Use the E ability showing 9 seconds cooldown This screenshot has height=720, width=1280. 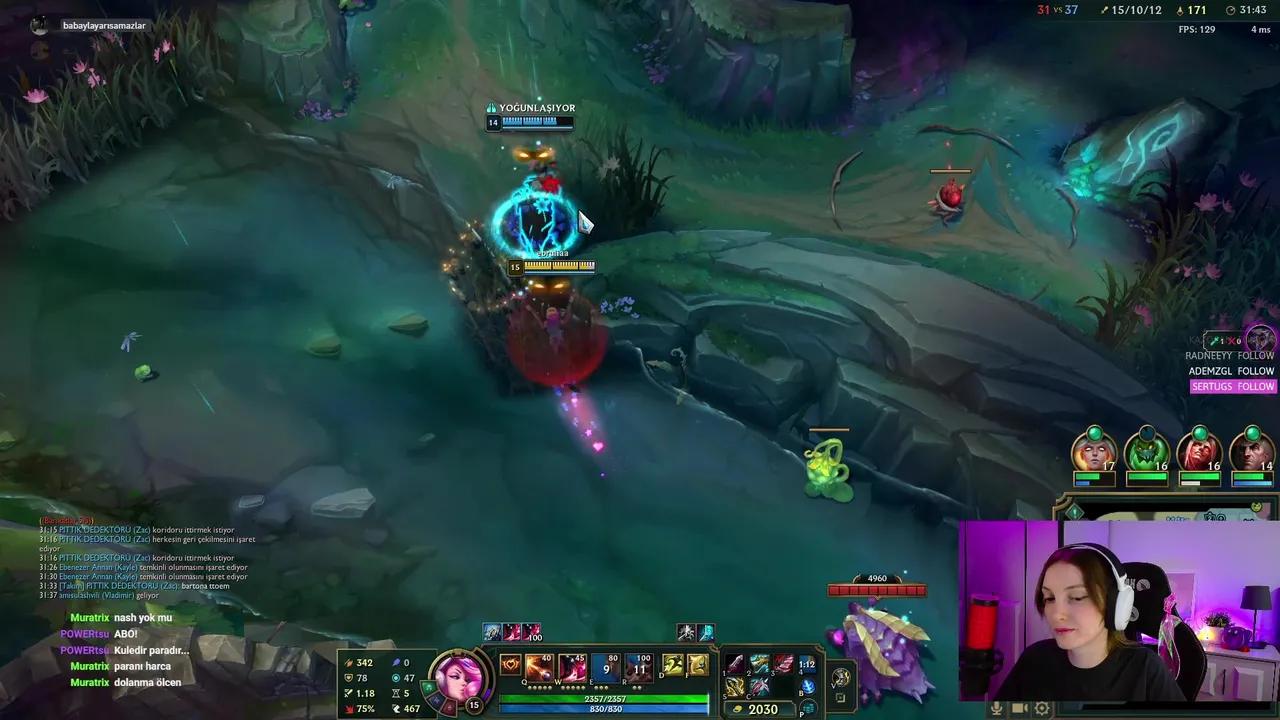point(606,668)
